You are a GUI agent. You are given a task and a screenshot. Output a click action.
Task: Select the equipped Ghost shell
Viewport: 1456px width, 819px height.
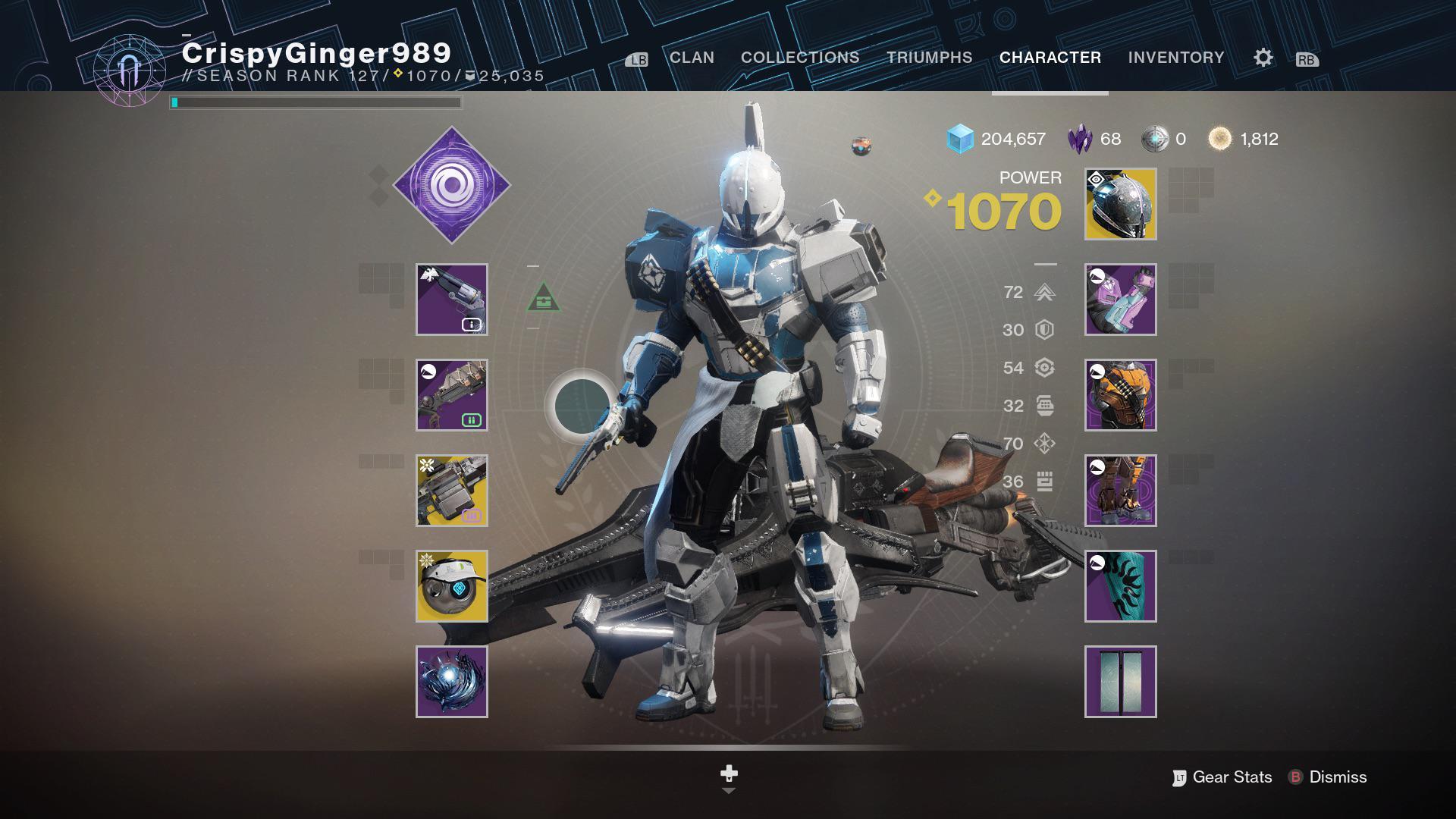[x=453, y=586]
